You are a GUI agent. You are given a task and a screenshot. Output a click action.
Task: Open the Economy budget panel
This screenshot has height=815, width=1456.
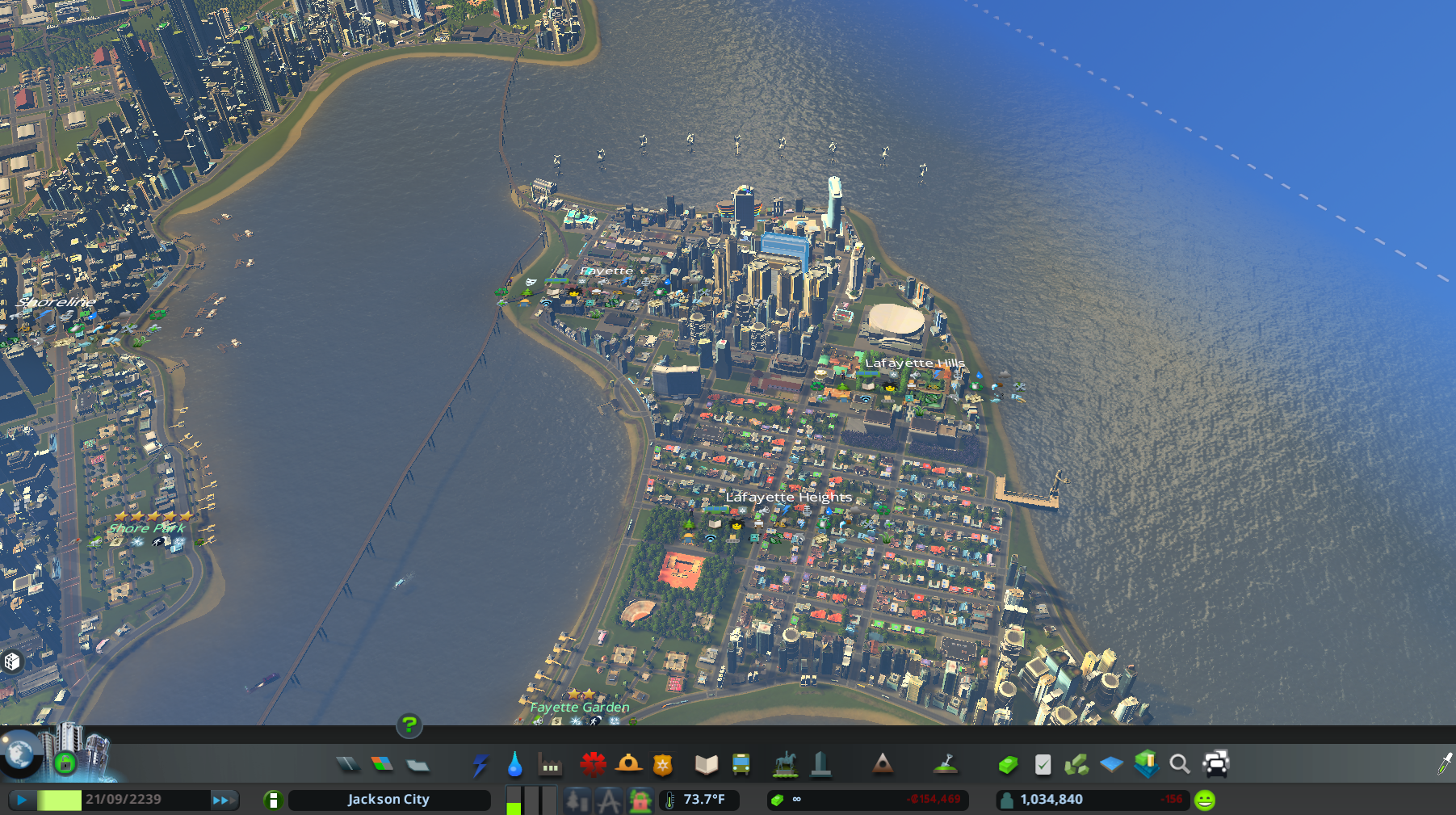pos(1008,762)
